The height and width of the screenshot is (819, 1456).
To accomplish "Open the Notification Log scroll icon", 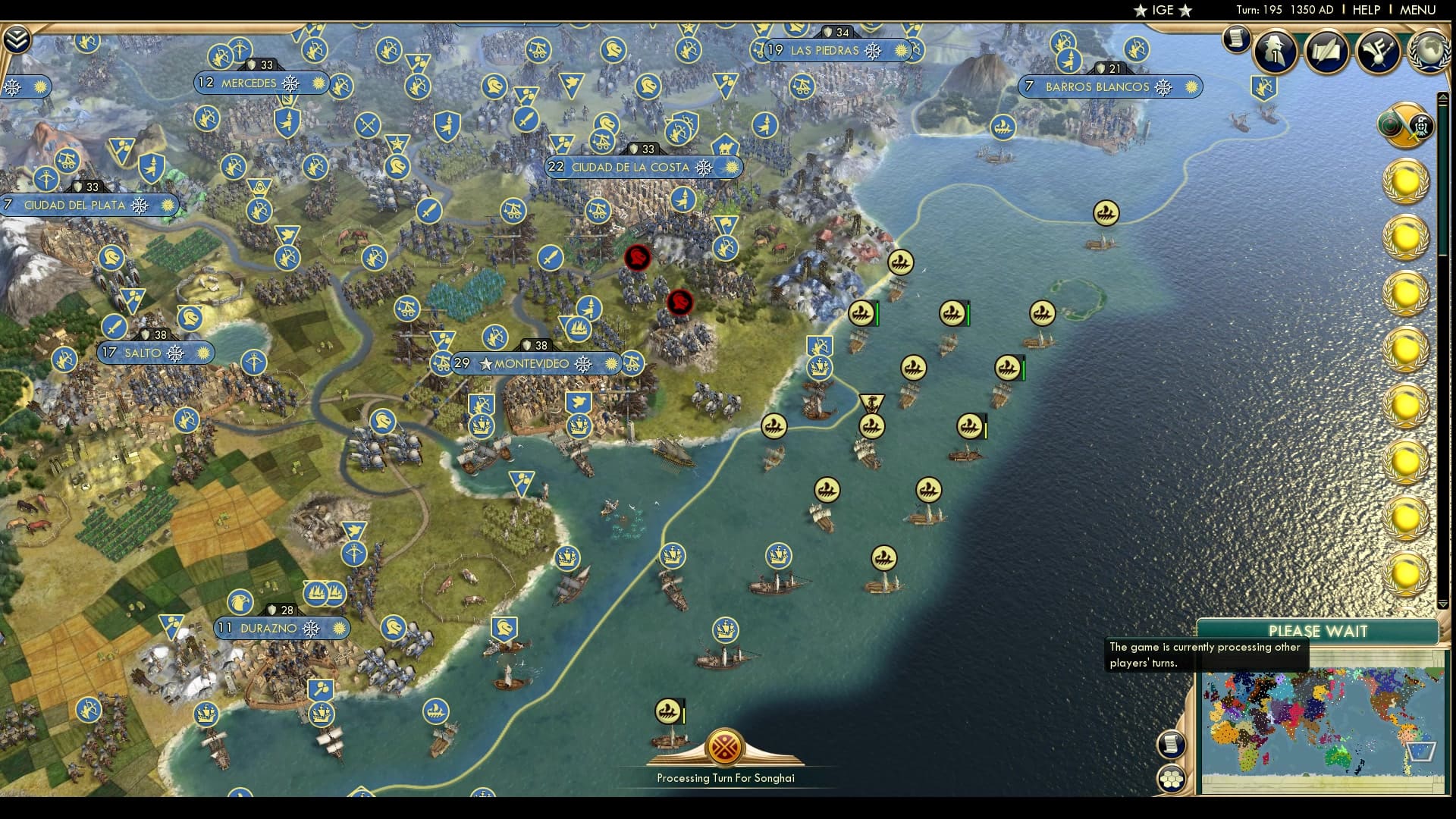I will coord(1236,39).
